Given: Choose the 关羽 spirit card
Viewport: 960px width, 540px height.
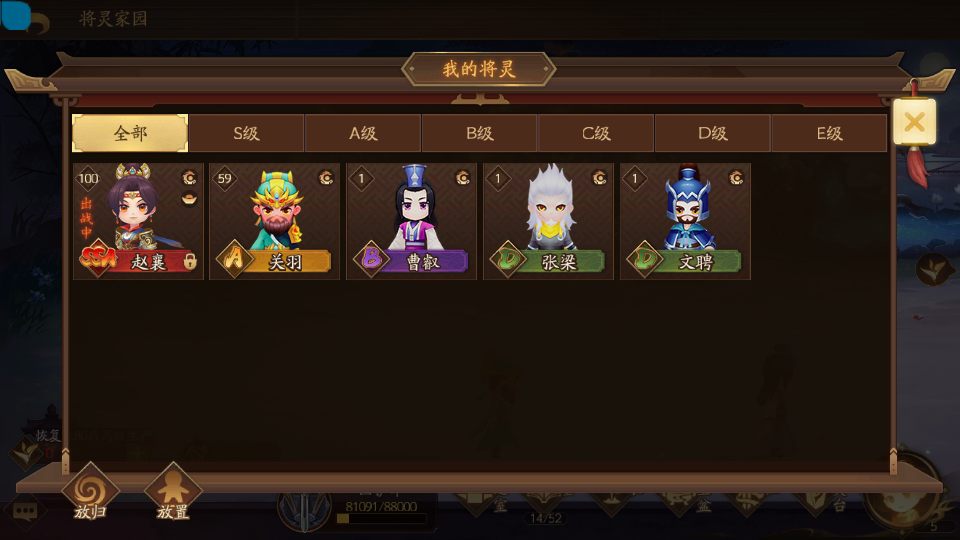Looking at the screenshot, I should pos(274,221).
